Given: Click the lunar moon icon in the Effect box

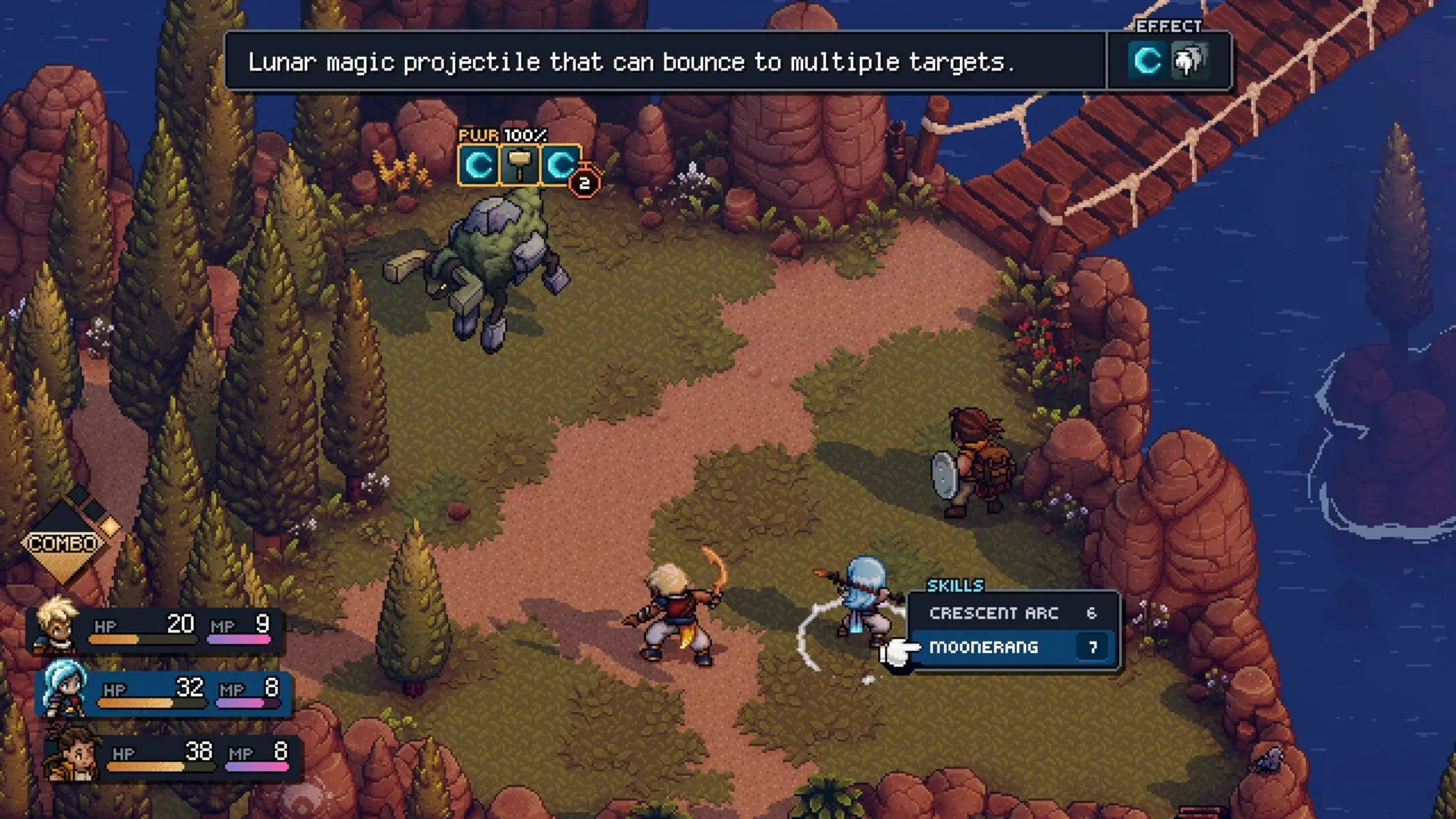Looking at the screenshot, I should point(1146,61).
